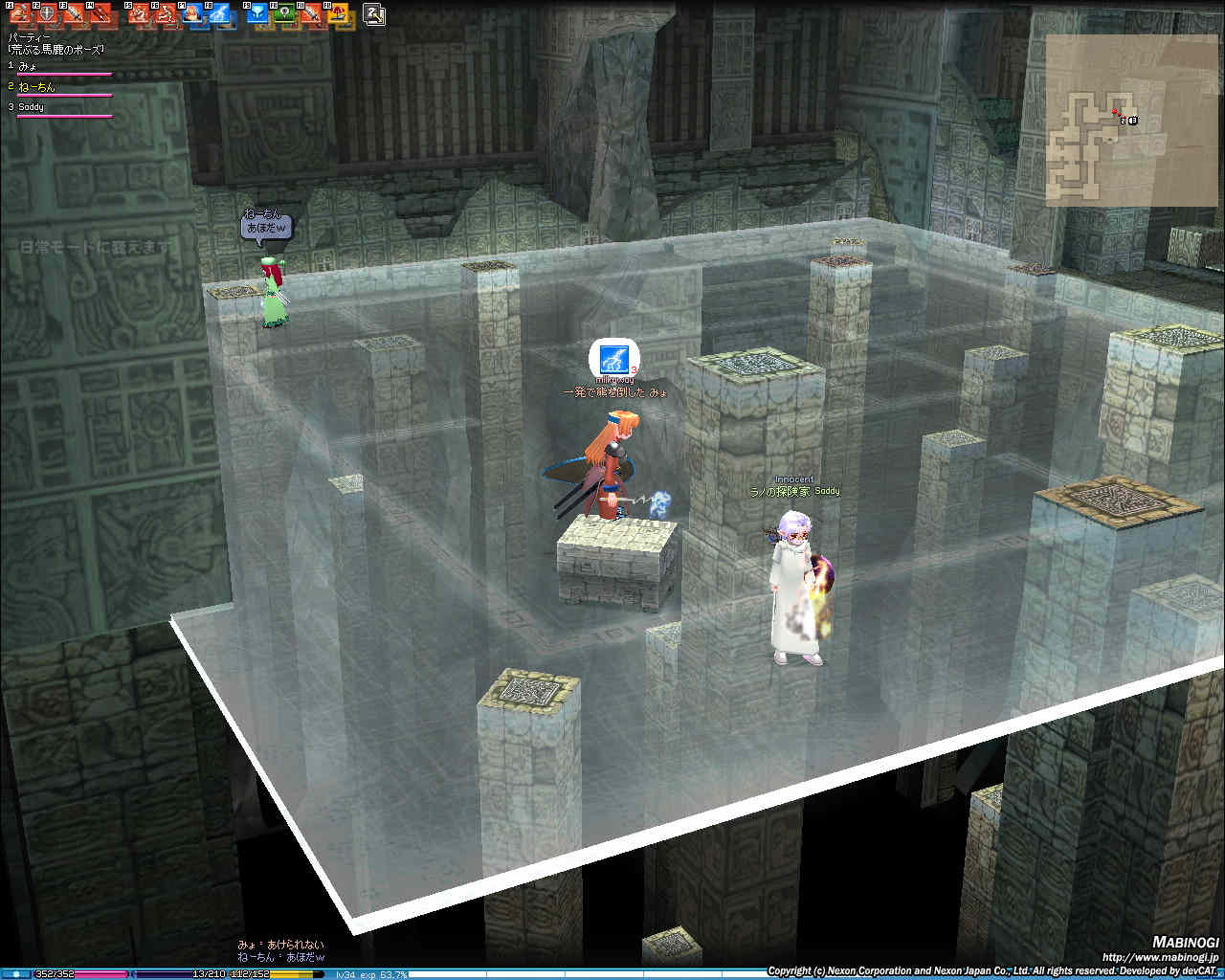Switch hotbar set with the 2 button
Image resolution: width=1225 pixels, height=980 pixels.
tap(374, 14)
